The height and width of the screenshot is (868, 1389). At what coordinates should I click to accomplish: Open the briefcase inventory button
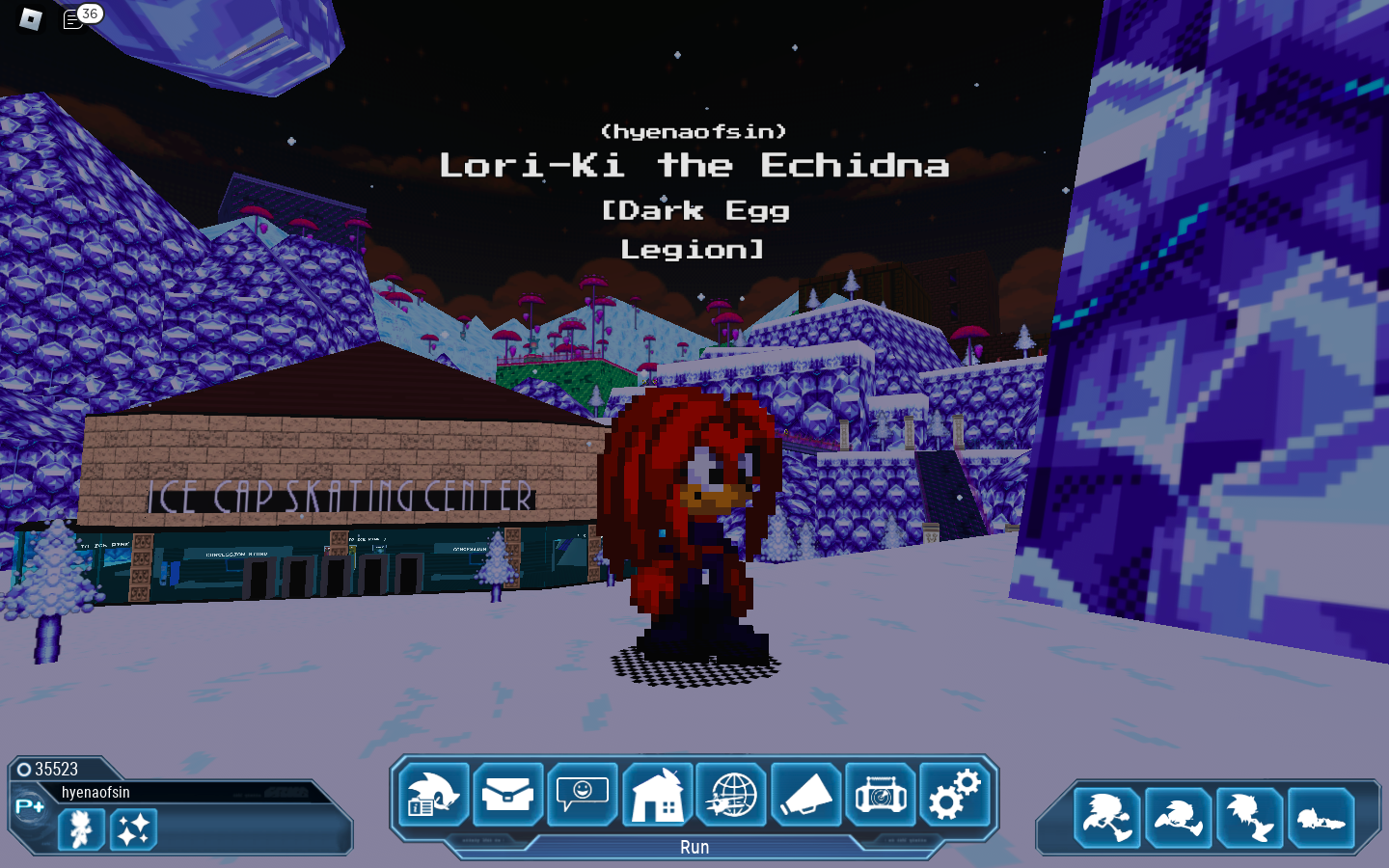[508, 795]
